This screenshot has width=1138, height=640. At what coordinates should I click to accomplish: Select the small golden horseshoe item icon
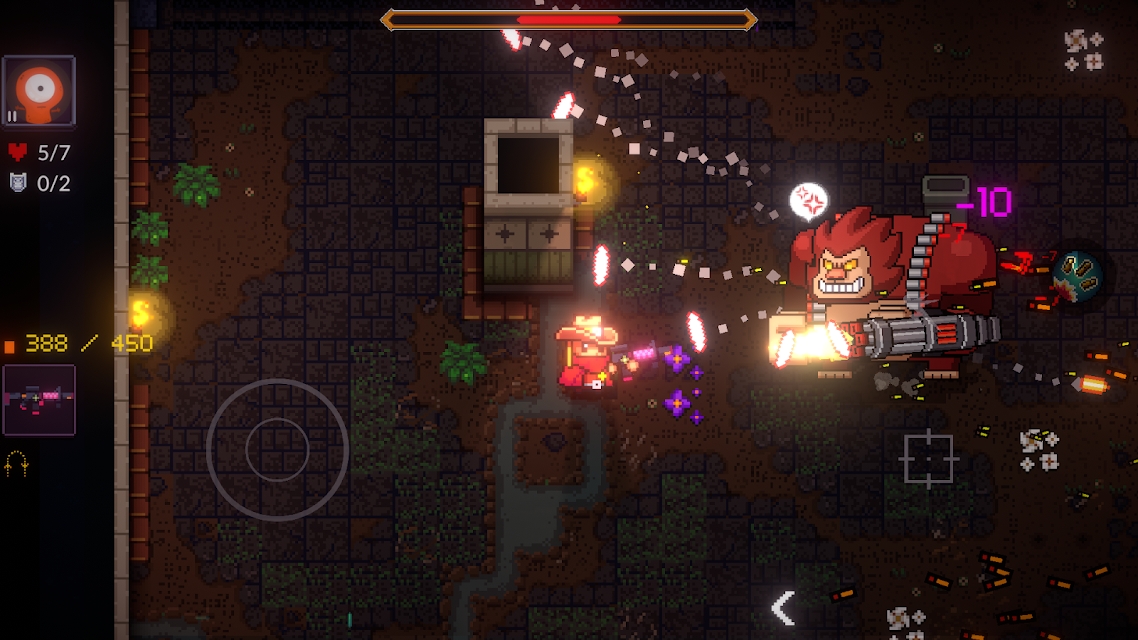coord(15,463)
